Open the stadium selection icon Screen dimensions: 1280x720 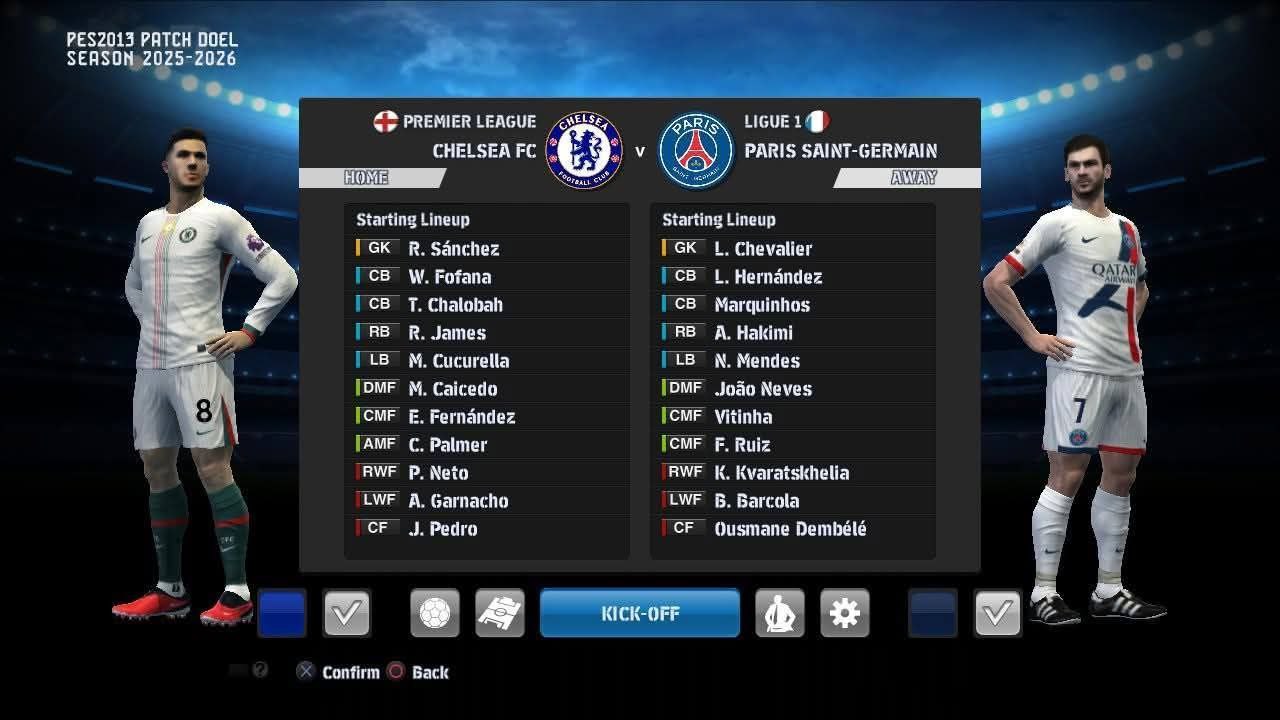(x=499, y=613)
